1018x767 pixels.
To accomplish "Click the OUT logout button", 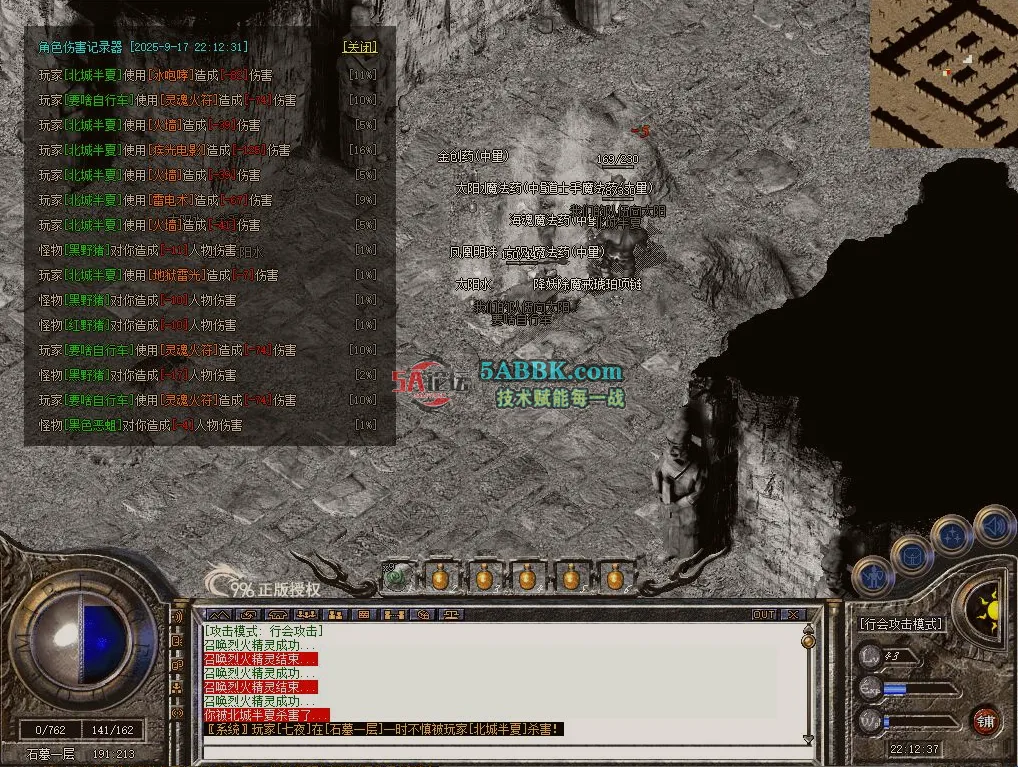I will point(764,615).
